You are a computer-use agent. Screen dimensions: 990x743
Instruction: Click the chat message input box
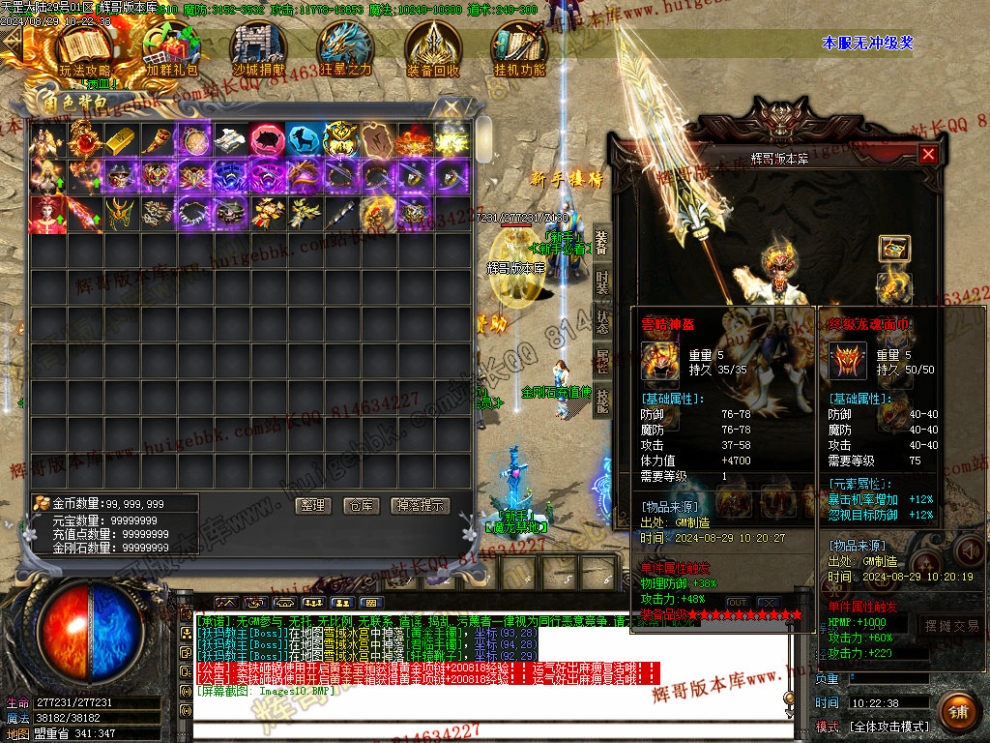pyautogui.click(x=480, y=730)
